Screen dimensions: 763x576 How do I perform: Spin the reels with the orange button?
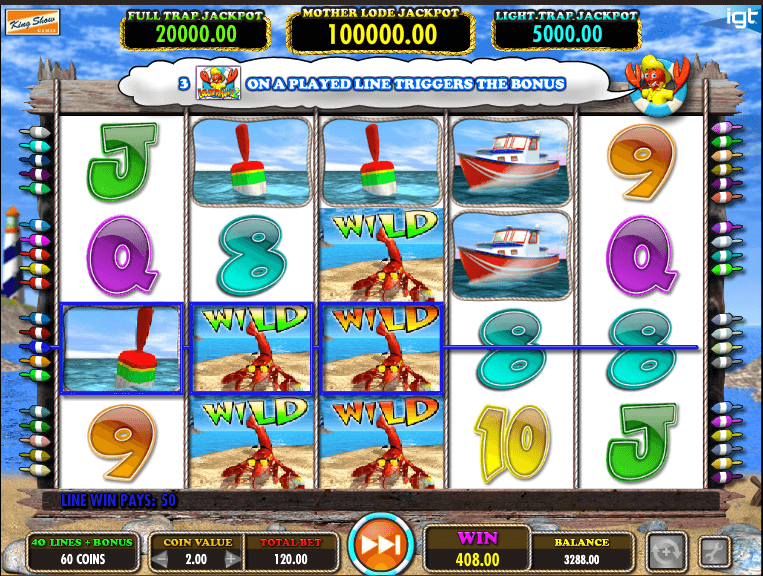[x=382, y=546]
